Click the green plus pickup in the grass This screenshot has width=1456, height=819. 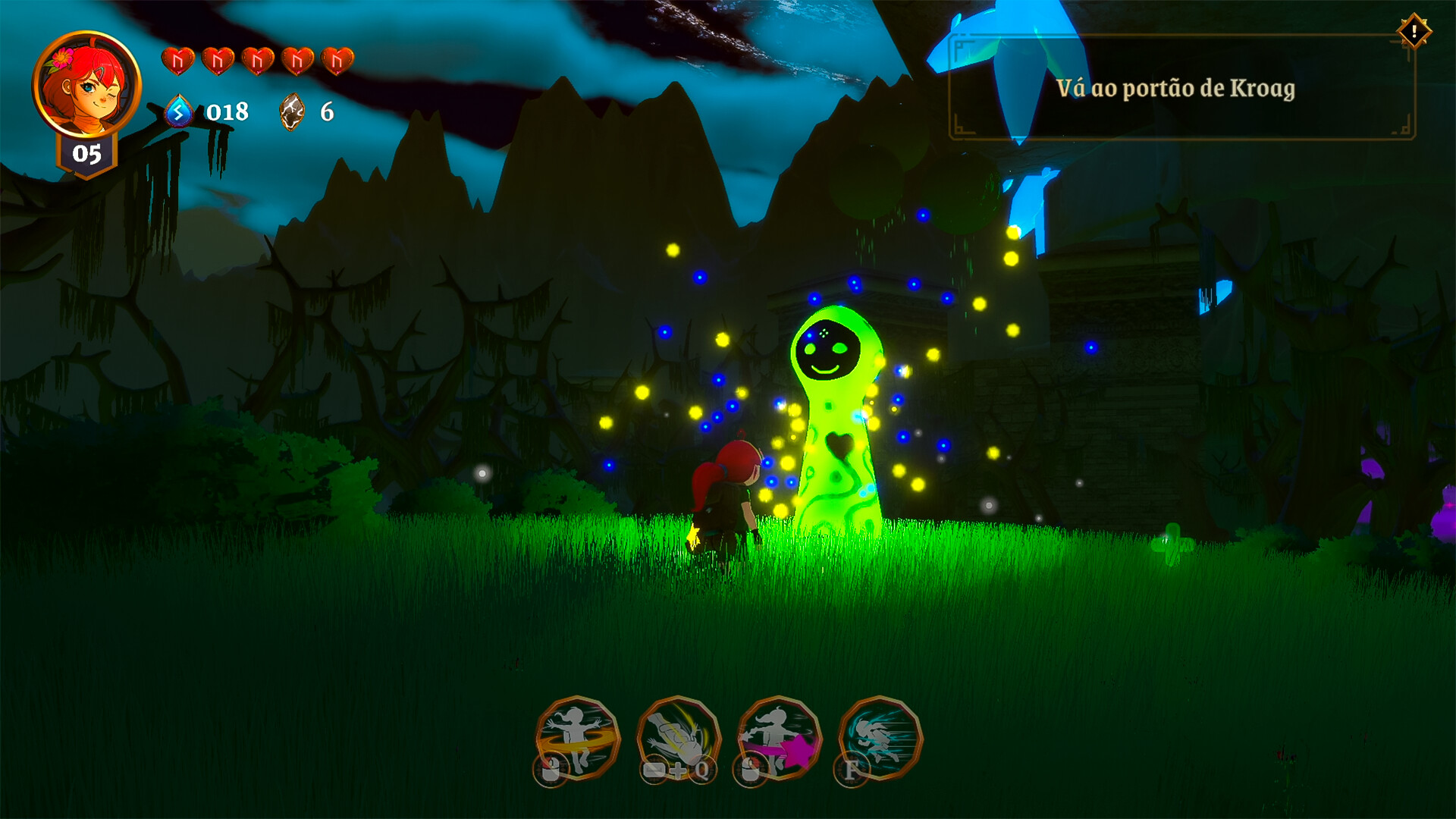[x=1174, y=543]
